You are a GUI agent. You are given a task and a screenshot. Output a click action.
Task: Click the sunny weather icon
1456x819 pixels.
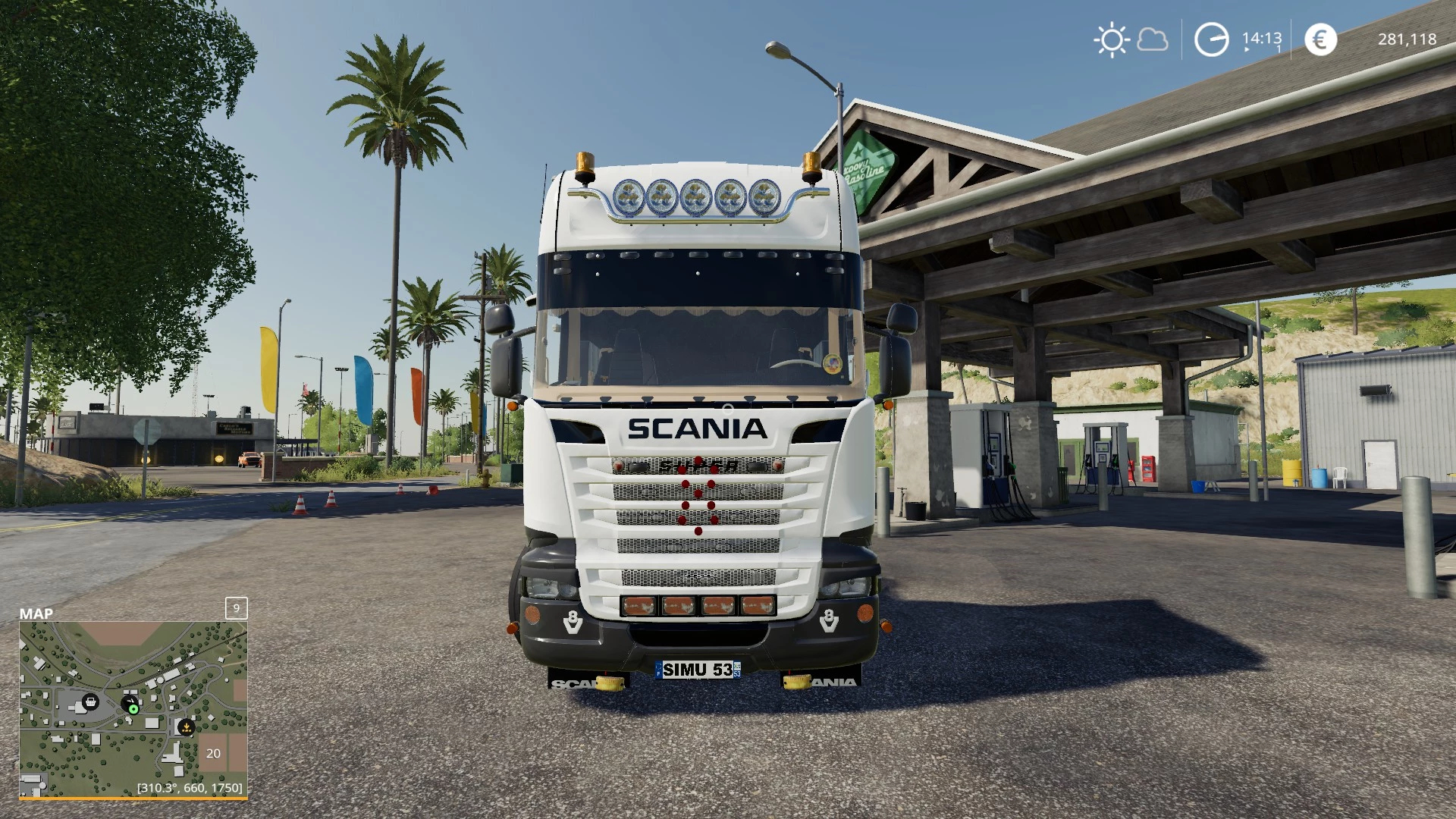(x=1112, y=39)
